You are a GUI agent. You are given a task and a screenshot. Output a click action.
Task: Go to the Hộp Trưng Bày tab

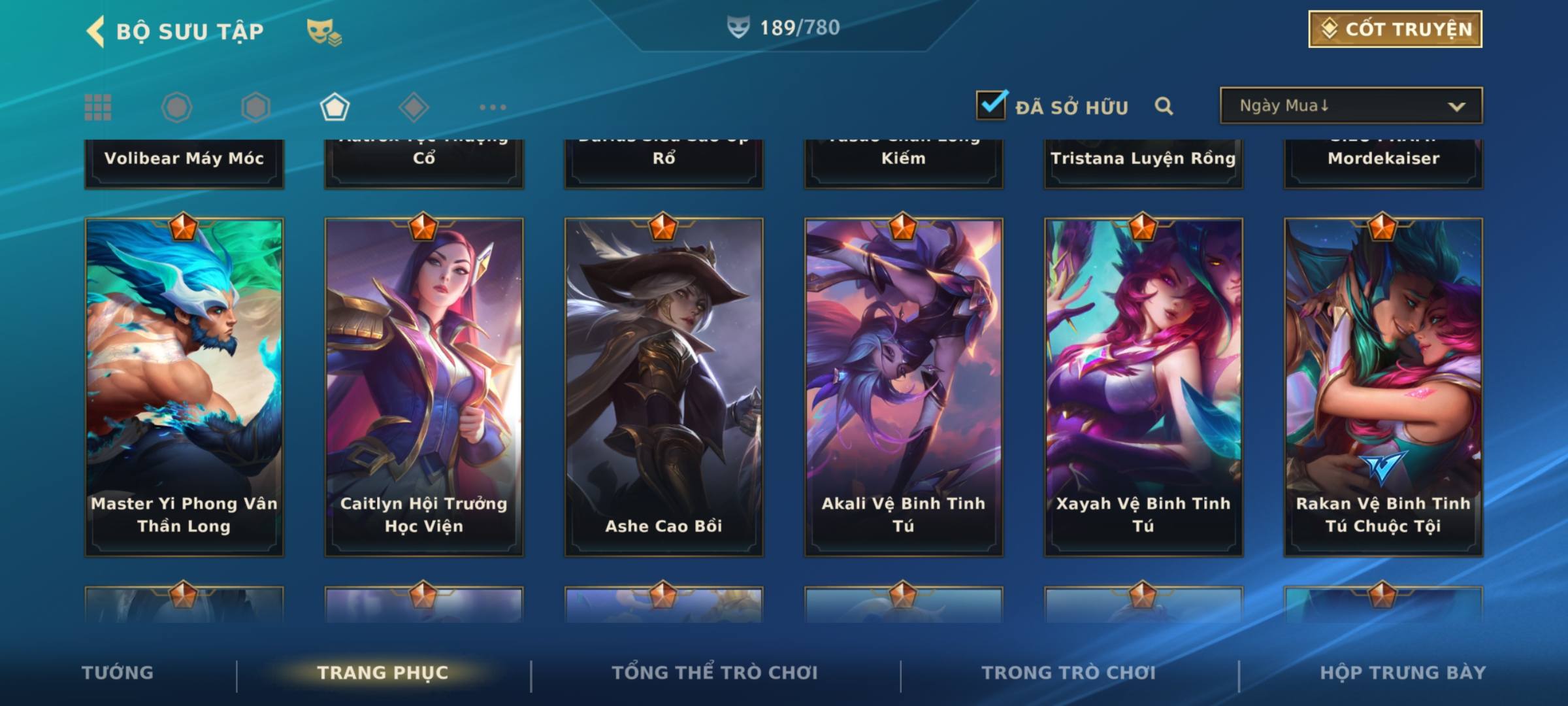click(1403, 673)
